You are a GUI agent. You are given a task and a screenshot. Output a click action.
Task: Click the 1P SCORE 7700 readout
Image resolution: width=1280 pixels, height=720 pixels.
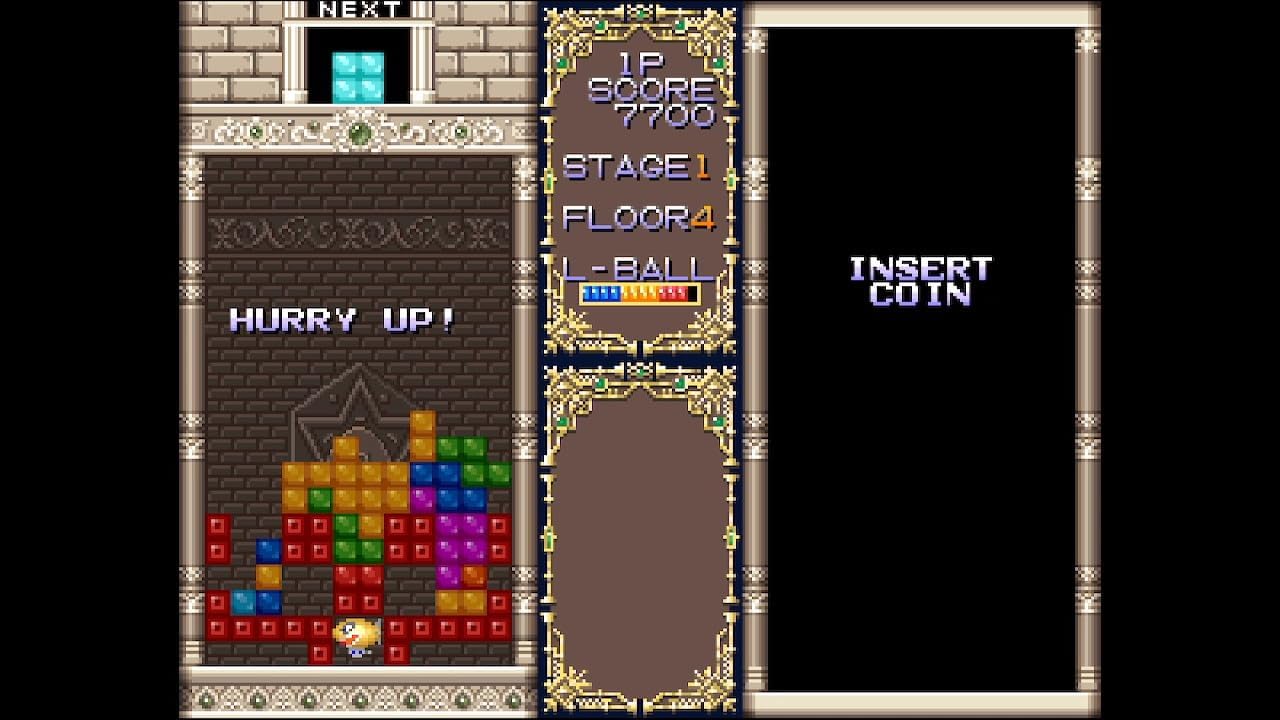(x=650, y=90)
